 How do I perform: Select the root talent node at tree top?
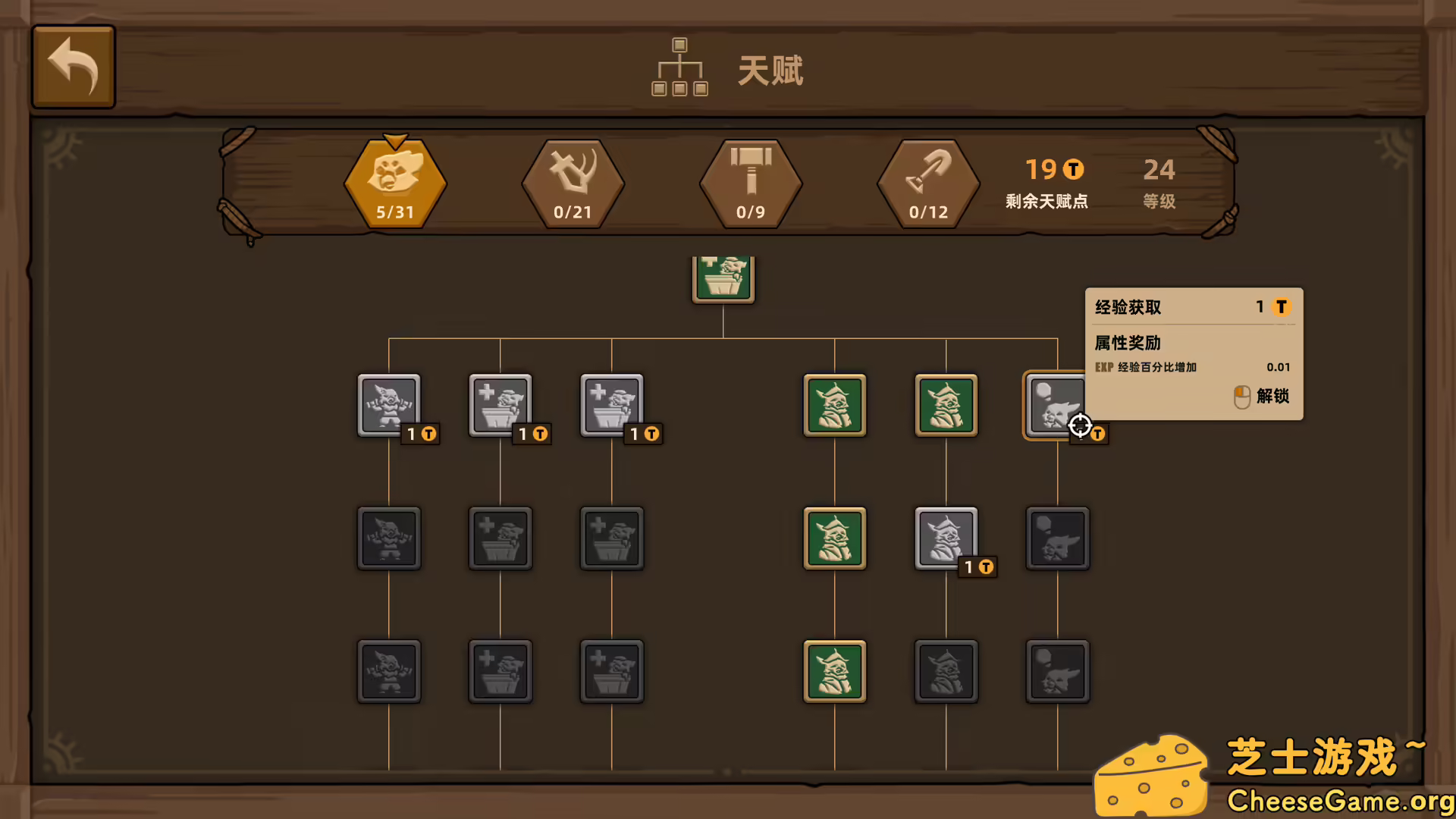pos(723,279)
